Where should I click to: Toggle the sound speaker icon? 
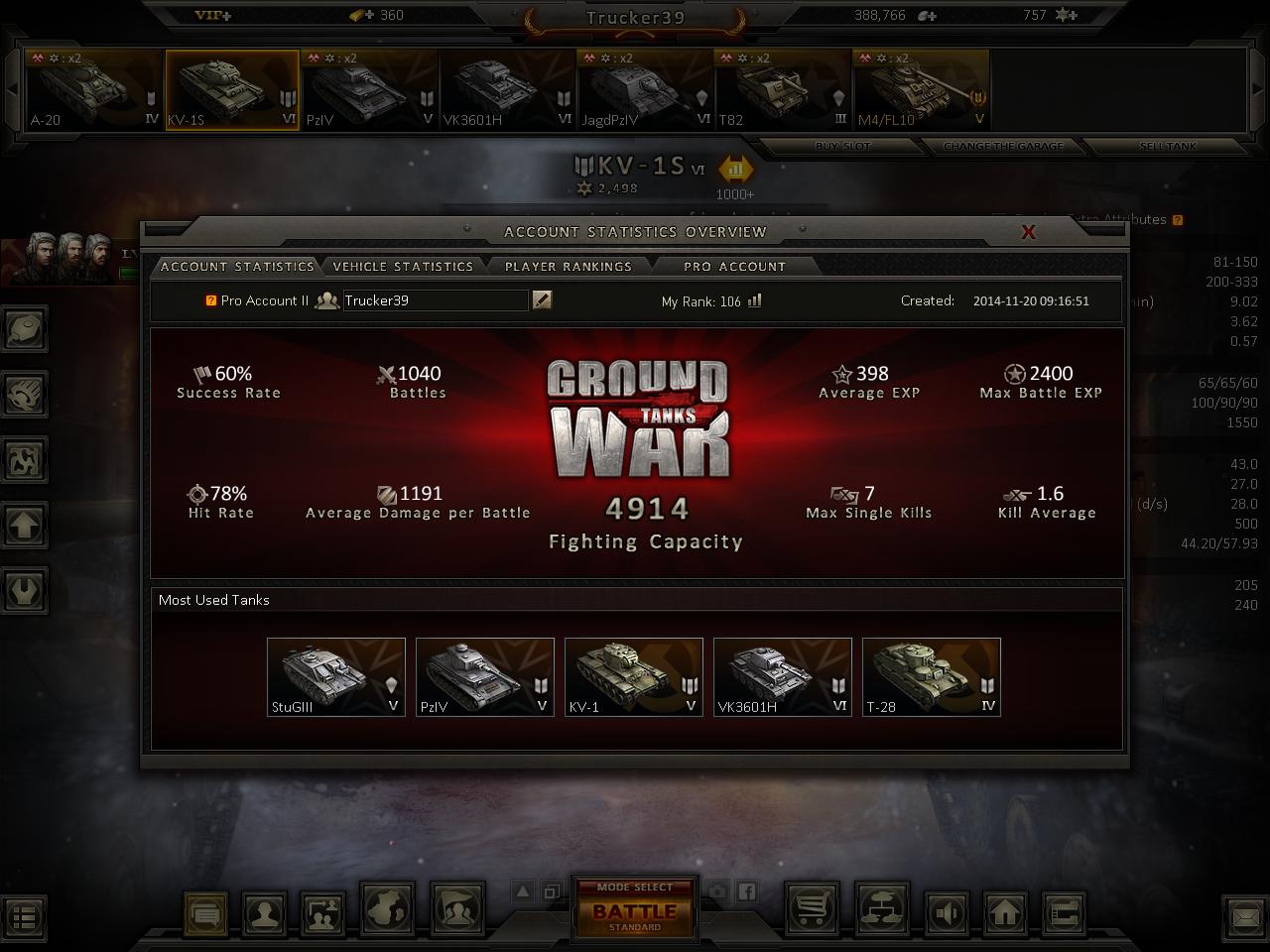click(948, 912)
